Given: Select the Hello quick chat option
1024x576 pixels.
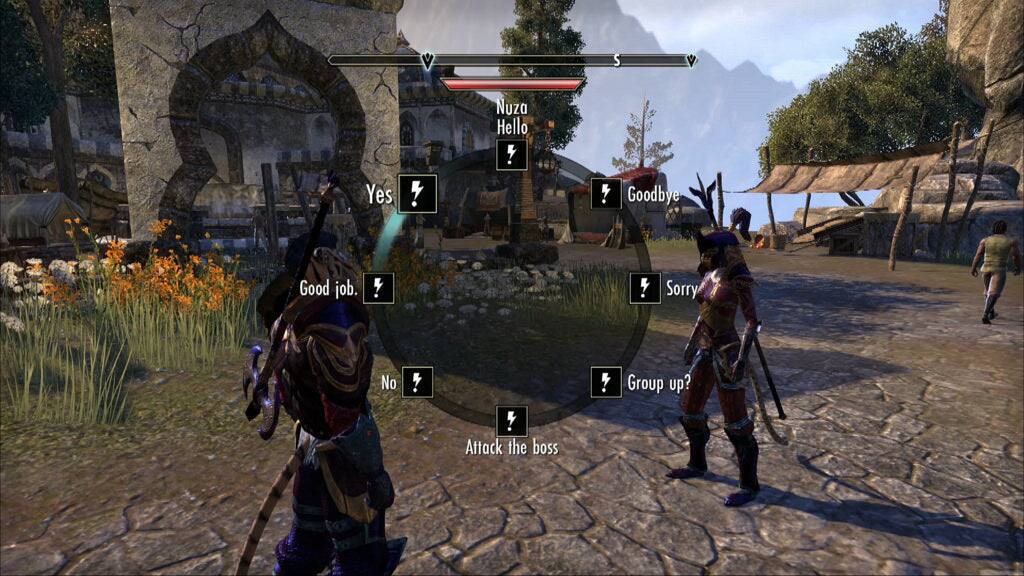Looking at the screenshot, I should (511, 154).
